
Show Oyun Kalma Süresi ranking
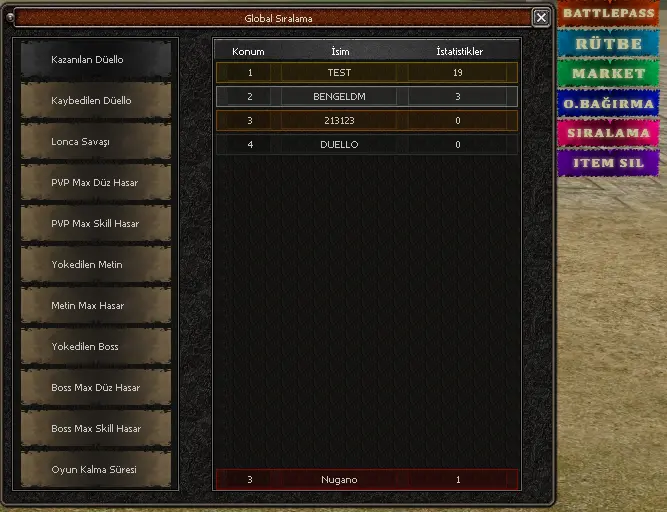pos(96,470)
